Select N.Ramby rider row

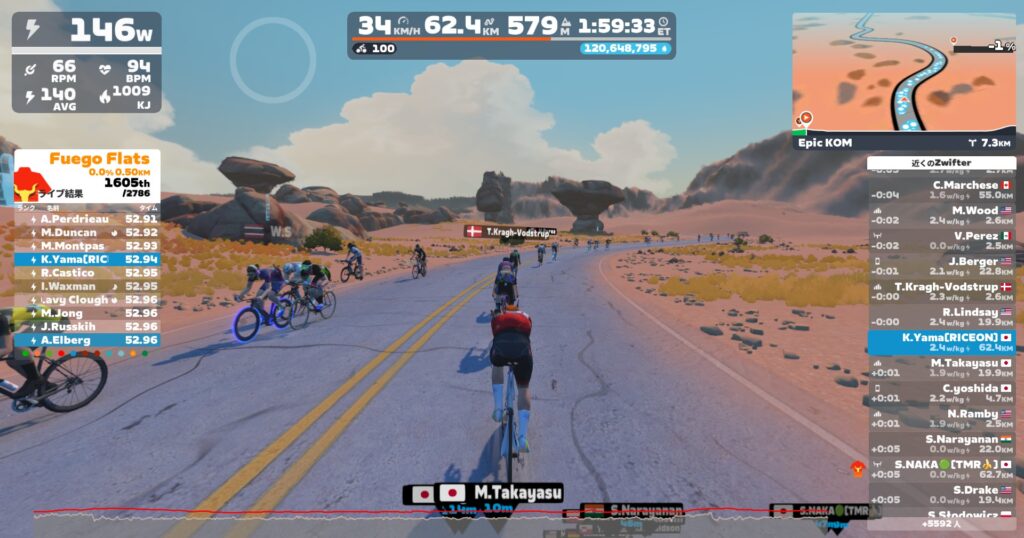[x=941, y=419]
